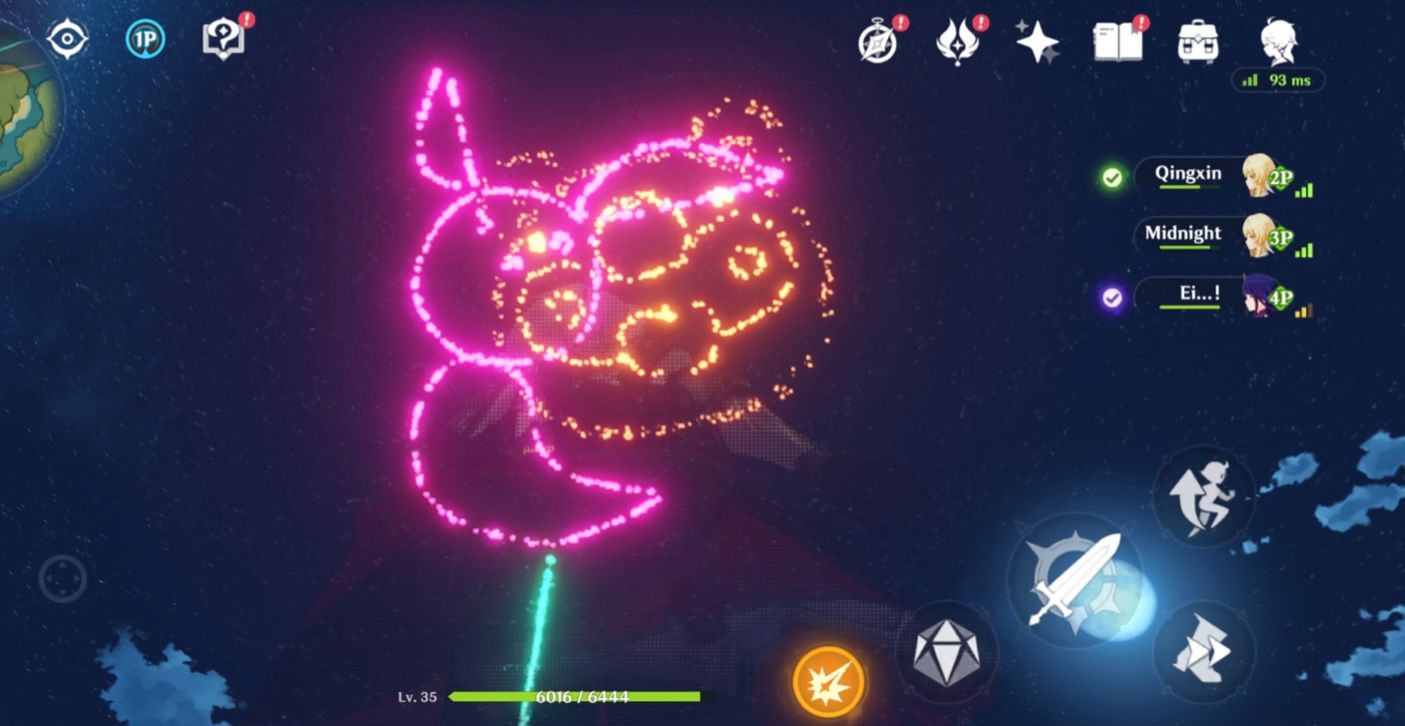Open the character profile head icon
This screenshot has width=1405, height=726.
(1279, 41)
